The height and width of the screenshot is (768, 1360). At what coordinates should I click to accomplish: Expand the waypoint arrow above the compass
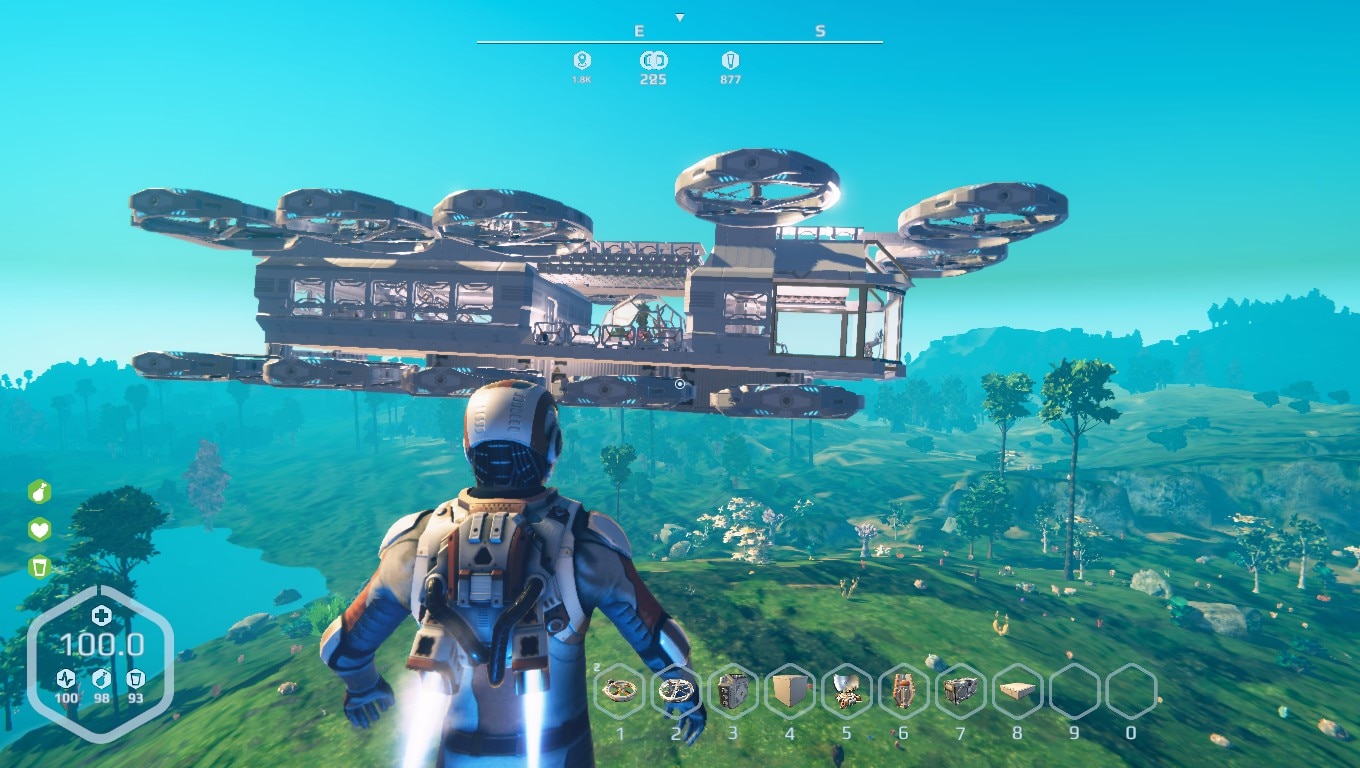[681, 15]
